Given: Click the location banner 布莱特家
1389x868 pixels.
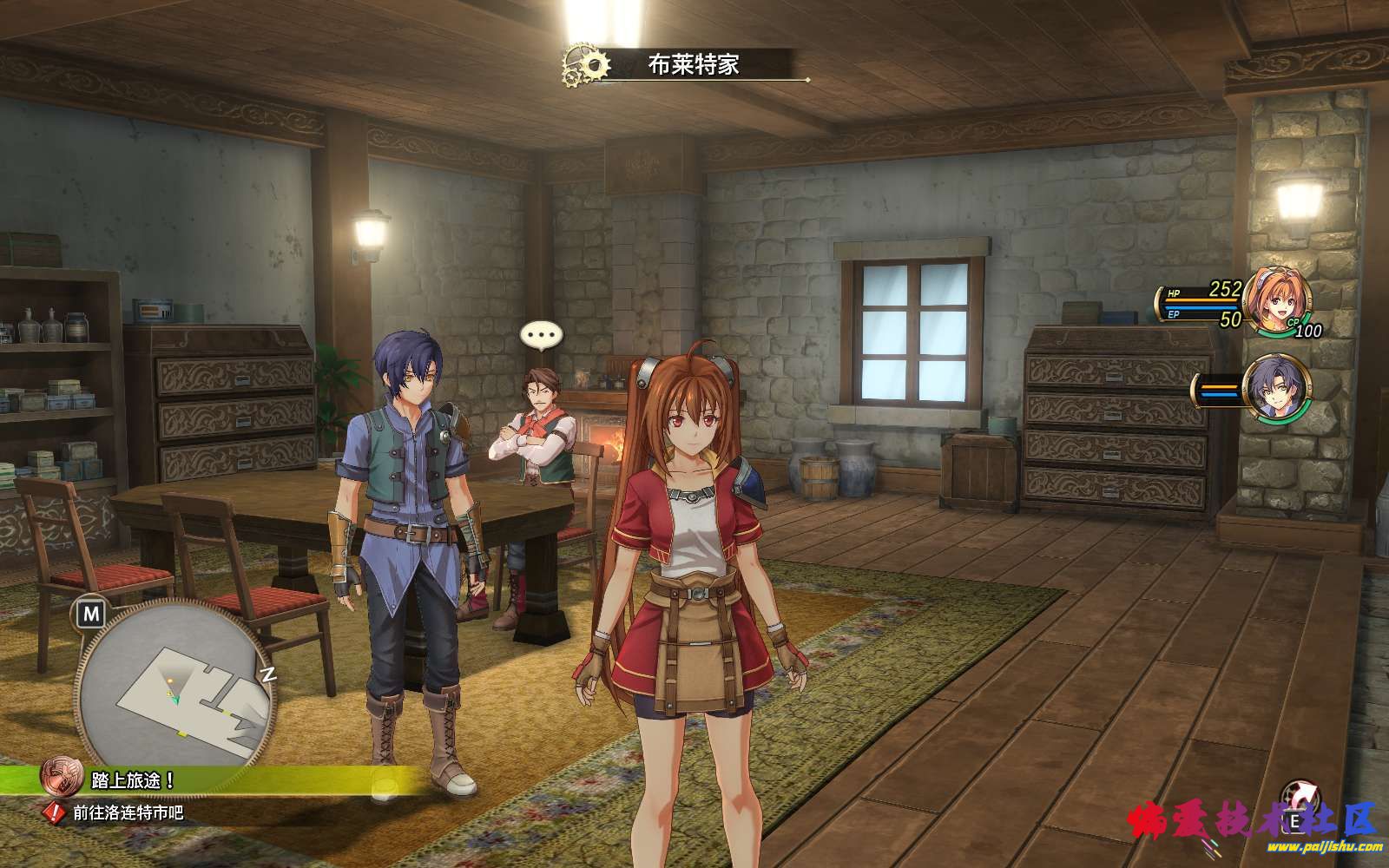Looking at the screenshot, I should tap(693, 64).
